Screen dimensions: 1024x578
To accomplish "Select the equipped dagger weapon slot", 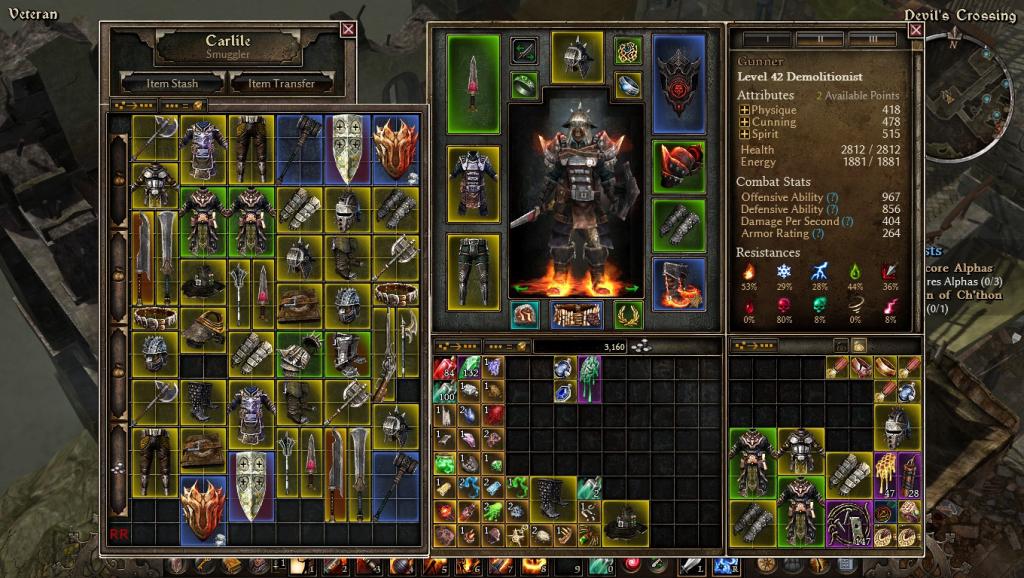I will [473, 83].
